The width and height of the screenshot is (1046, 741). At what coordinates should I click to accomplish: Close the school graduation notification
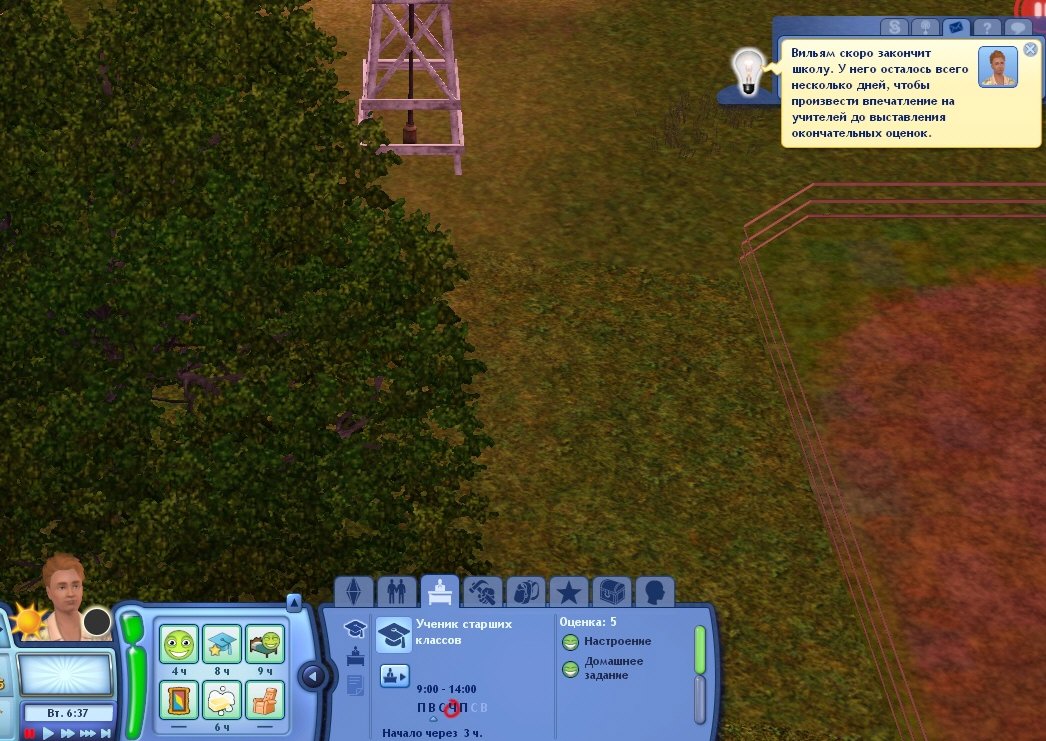(1031, 49)
